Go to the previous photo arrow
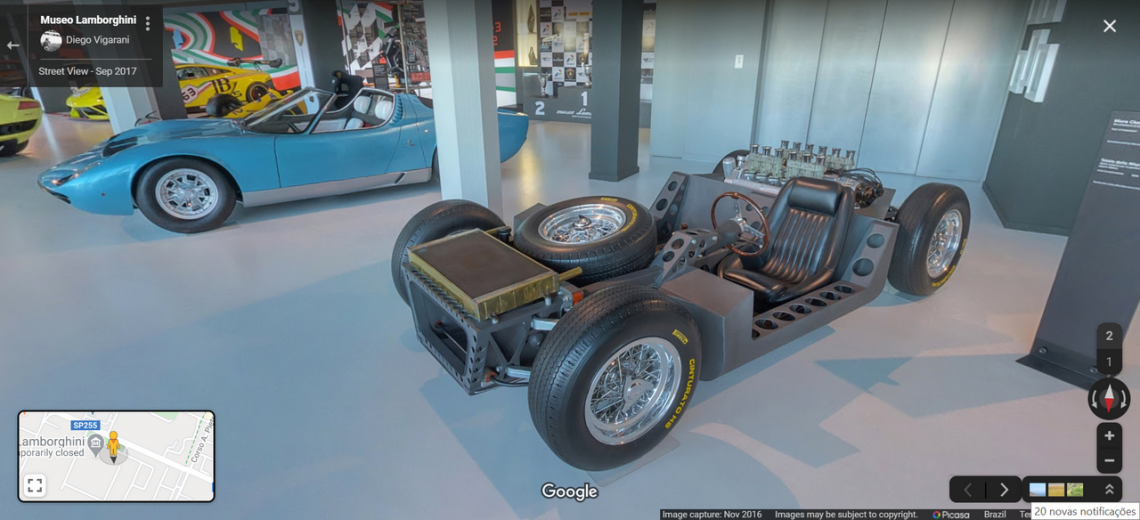 point(967,490)
